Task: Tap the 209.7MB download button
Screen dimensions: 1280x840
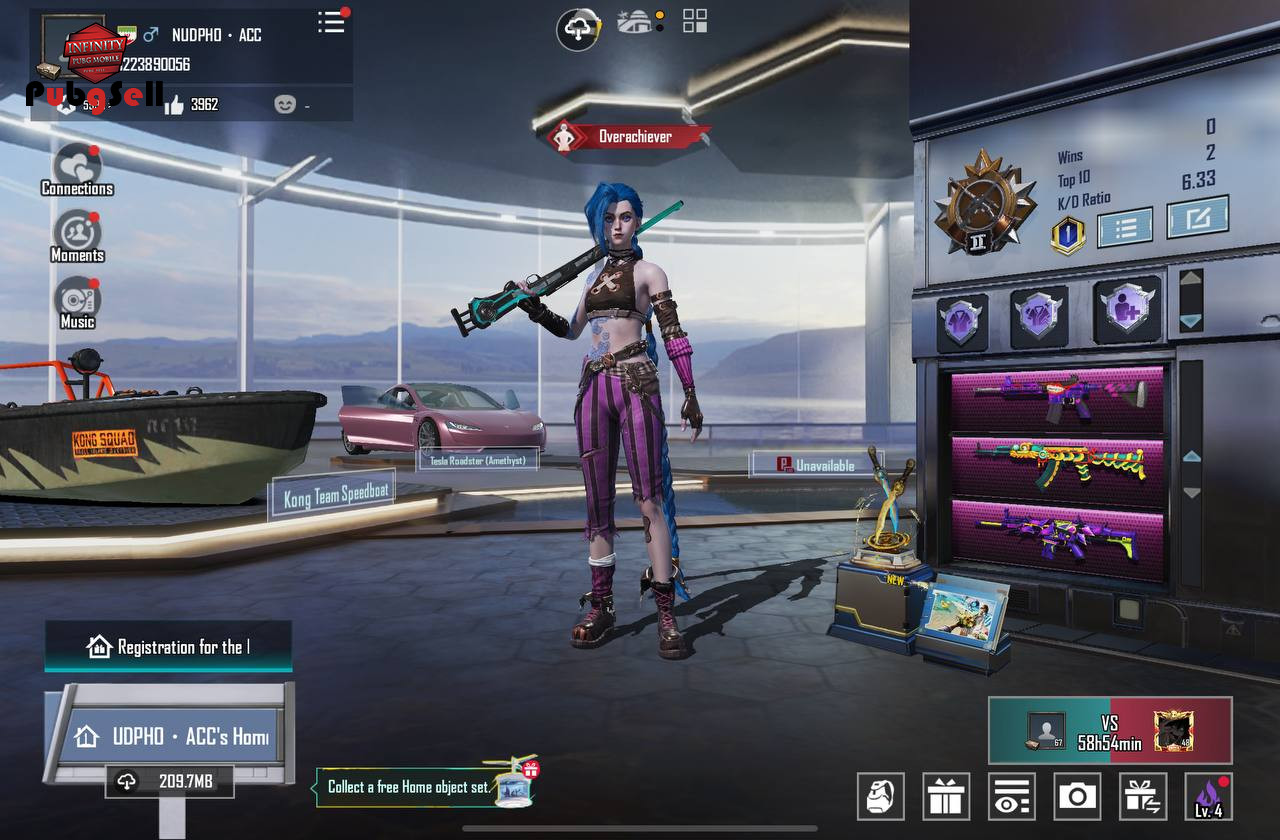Action: [170, 782]
